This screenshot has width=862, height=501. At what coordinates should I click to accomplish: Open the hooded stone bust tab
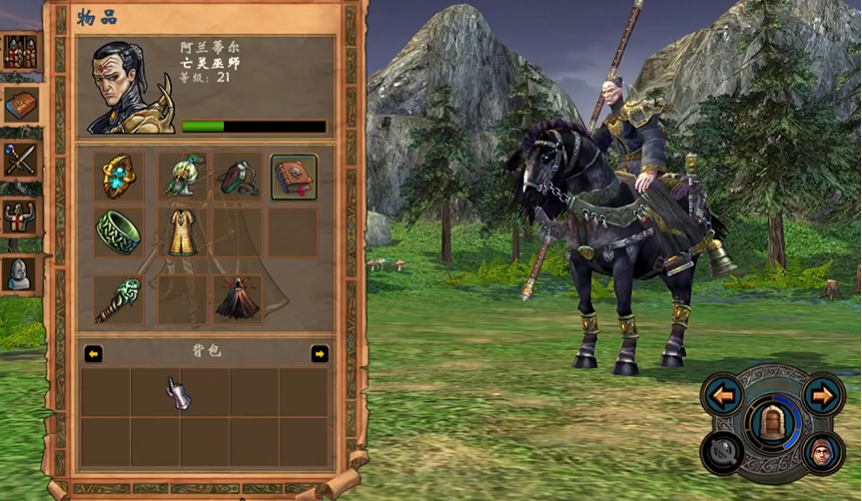coord(21,273)
